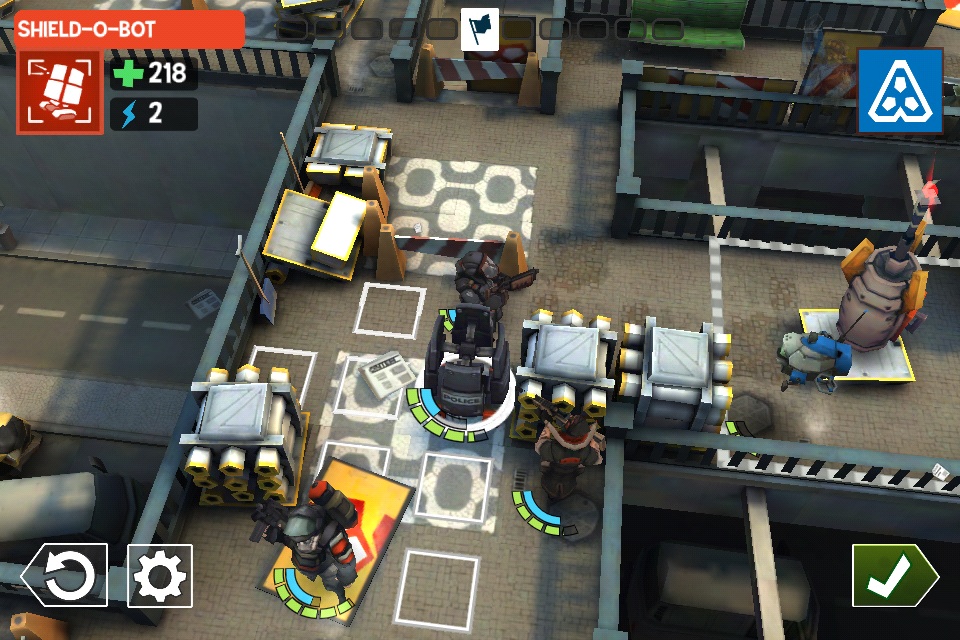Open the gear settings menu

coord(161,576)
